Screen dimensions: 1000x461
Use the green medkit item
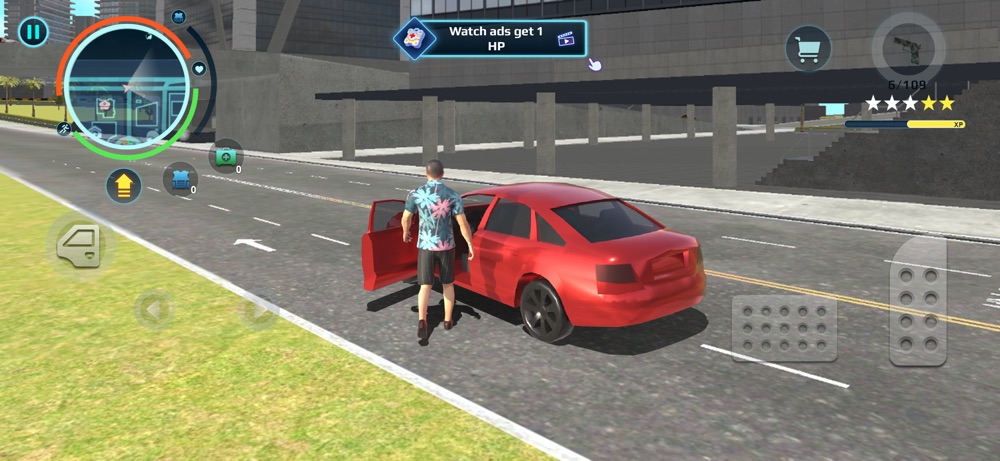coord(226,156)
